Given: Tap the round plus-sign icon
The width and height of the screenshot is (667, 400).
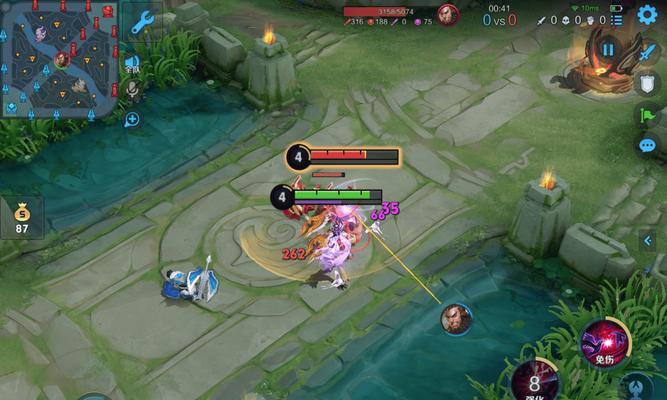Looking at the screenshot, I should click(132, 119).
